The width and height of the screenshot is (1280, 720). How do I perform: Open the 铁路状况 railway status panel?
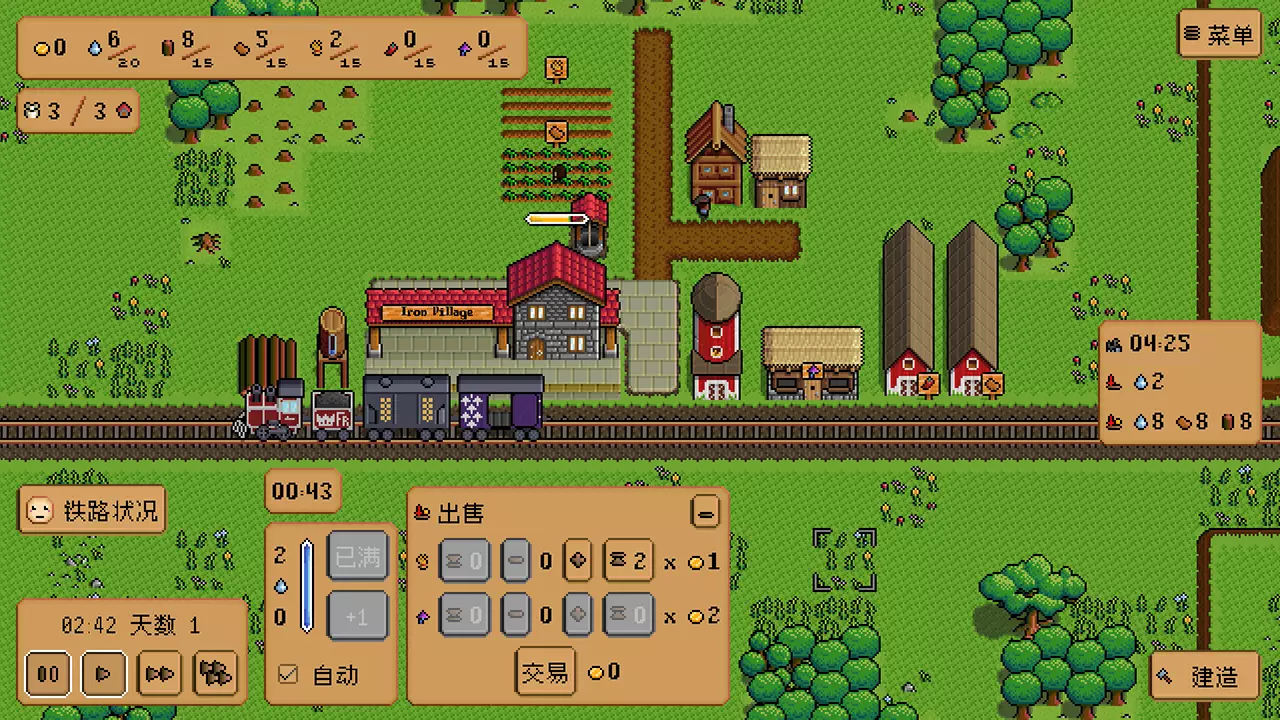[x=92, y=510]
